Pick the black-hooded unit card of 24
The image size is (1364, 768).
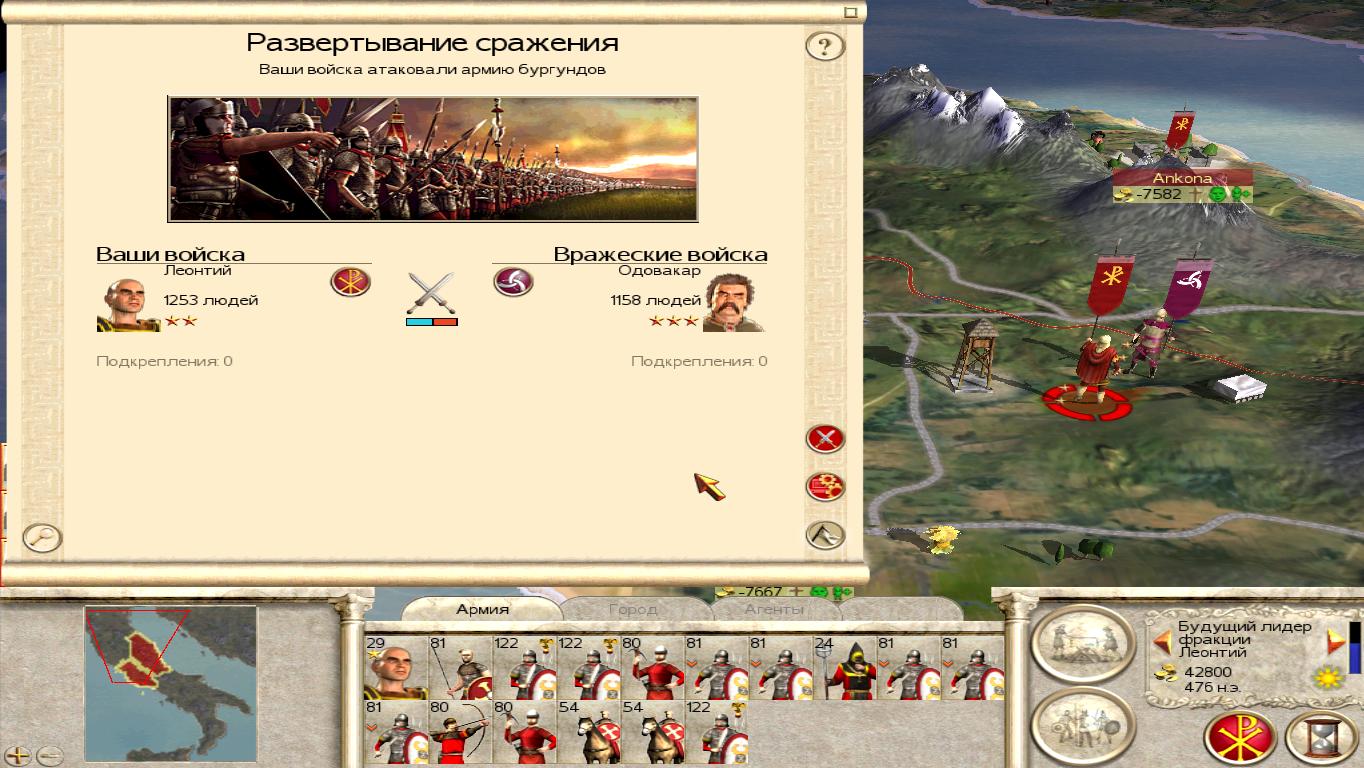pos(845,667)
